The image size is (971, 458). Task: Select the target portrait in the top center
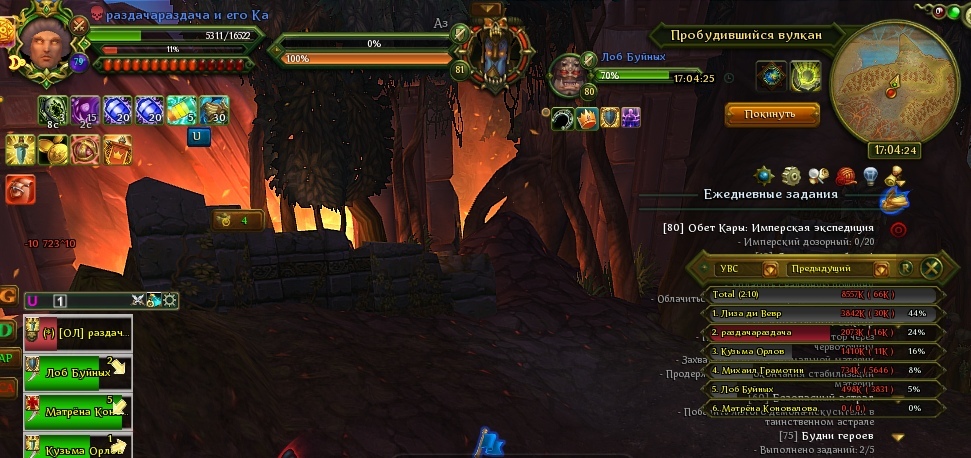(490, 50)
